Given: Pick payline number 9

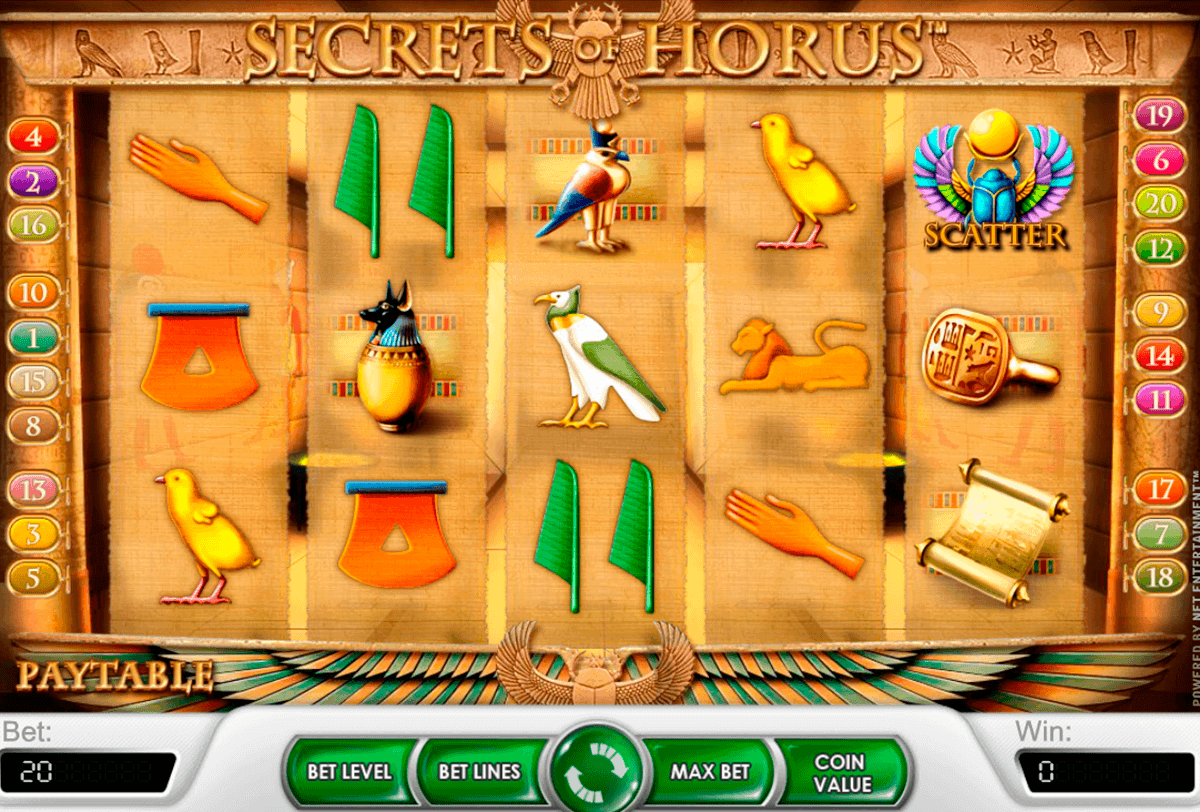Looking at the screenshot, I should point(1160,312).
